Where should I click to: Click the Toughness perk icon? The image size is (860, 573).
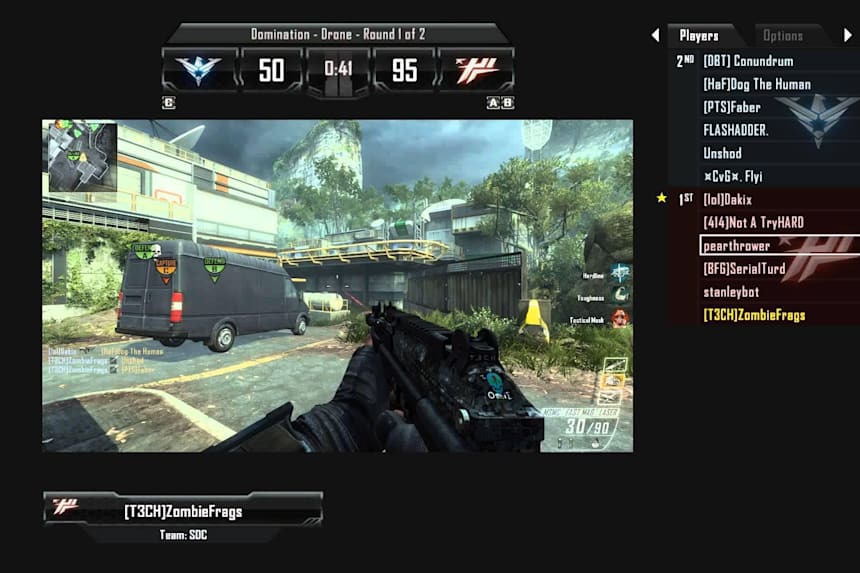coord(620,296)
